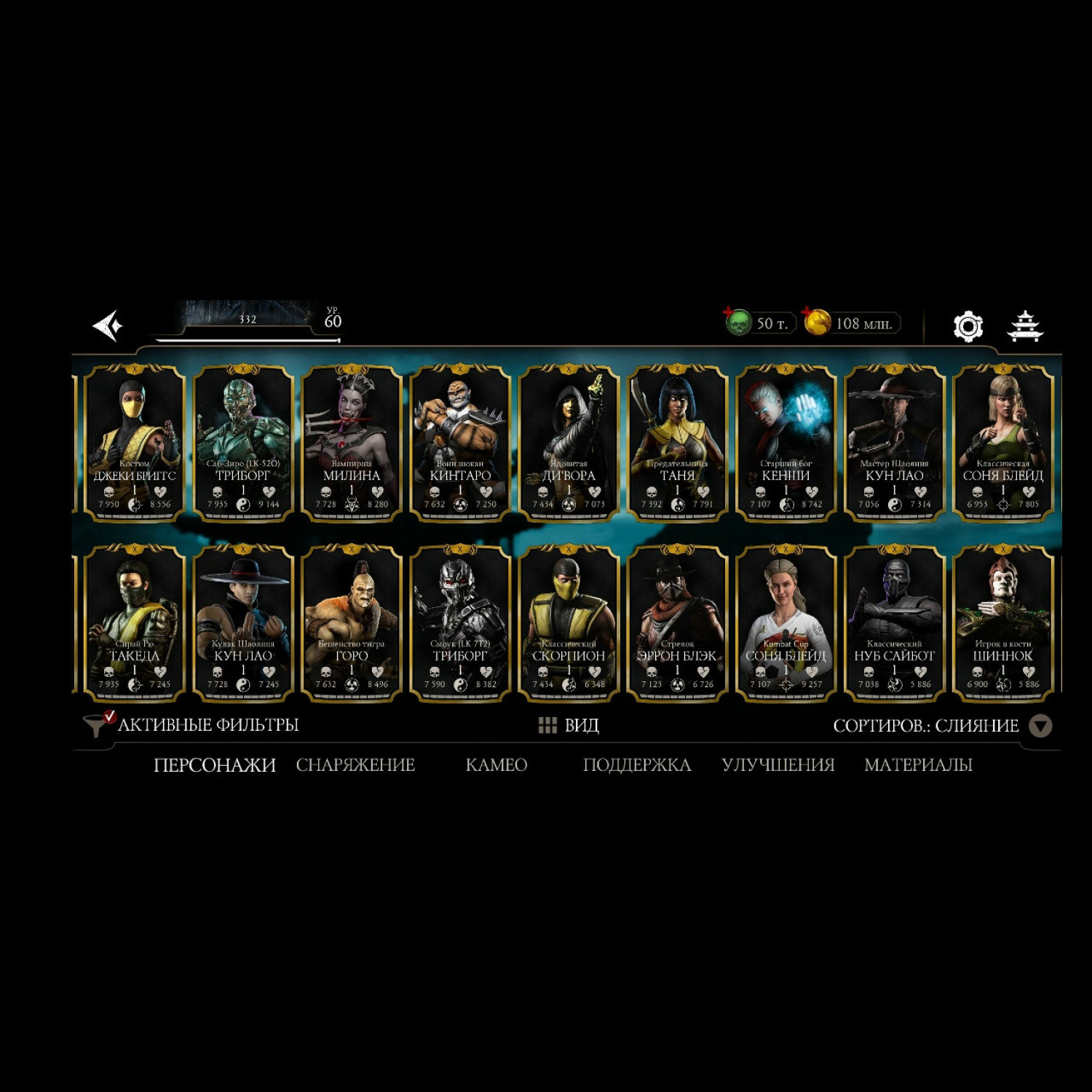Pick the Ди'Вора character card
The image size is (1092, 1092).
[569, 444]
